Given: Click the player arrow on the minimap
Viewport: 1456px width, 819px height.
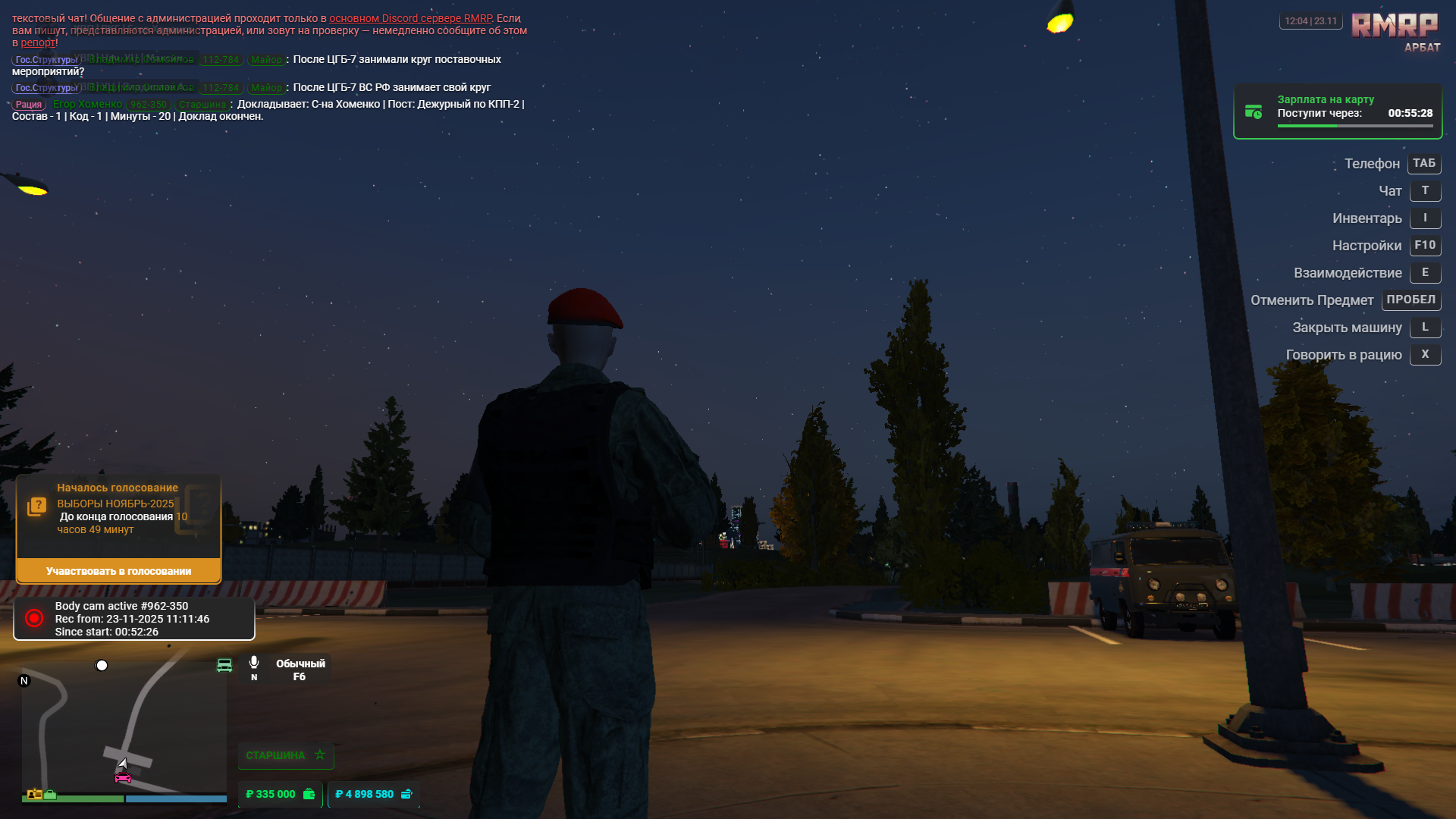Looking at the screenshot, I should coord(124,764).
